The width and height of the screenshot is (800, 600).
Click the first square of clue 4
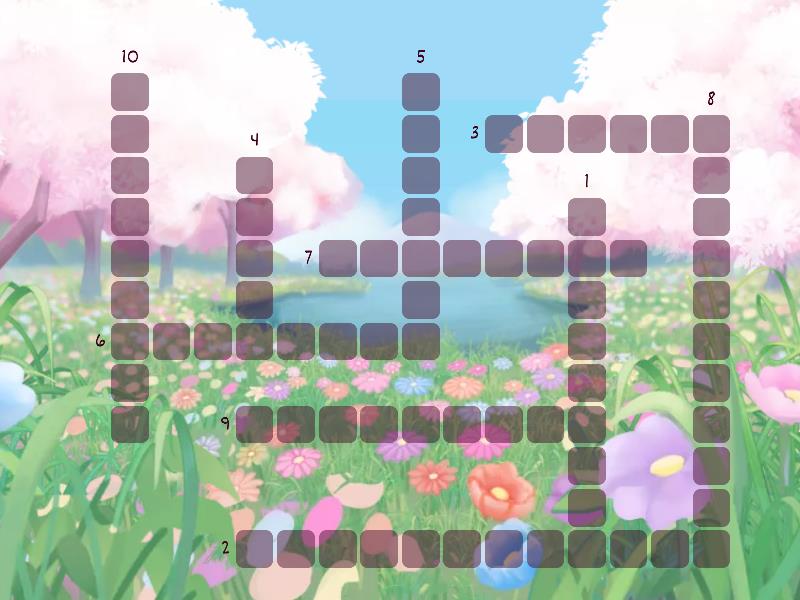pos(254,175)
